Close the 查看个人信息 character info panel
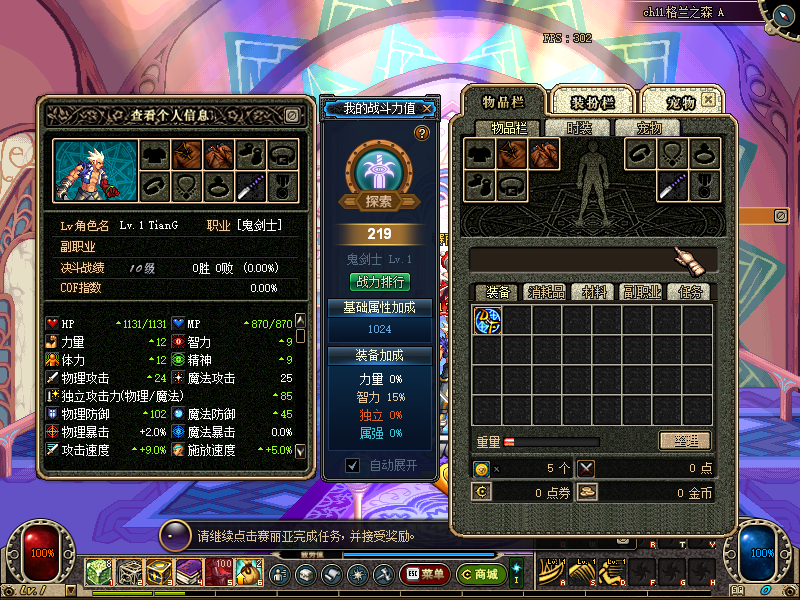Screen dimensions: 800x600 coord(291,115)
